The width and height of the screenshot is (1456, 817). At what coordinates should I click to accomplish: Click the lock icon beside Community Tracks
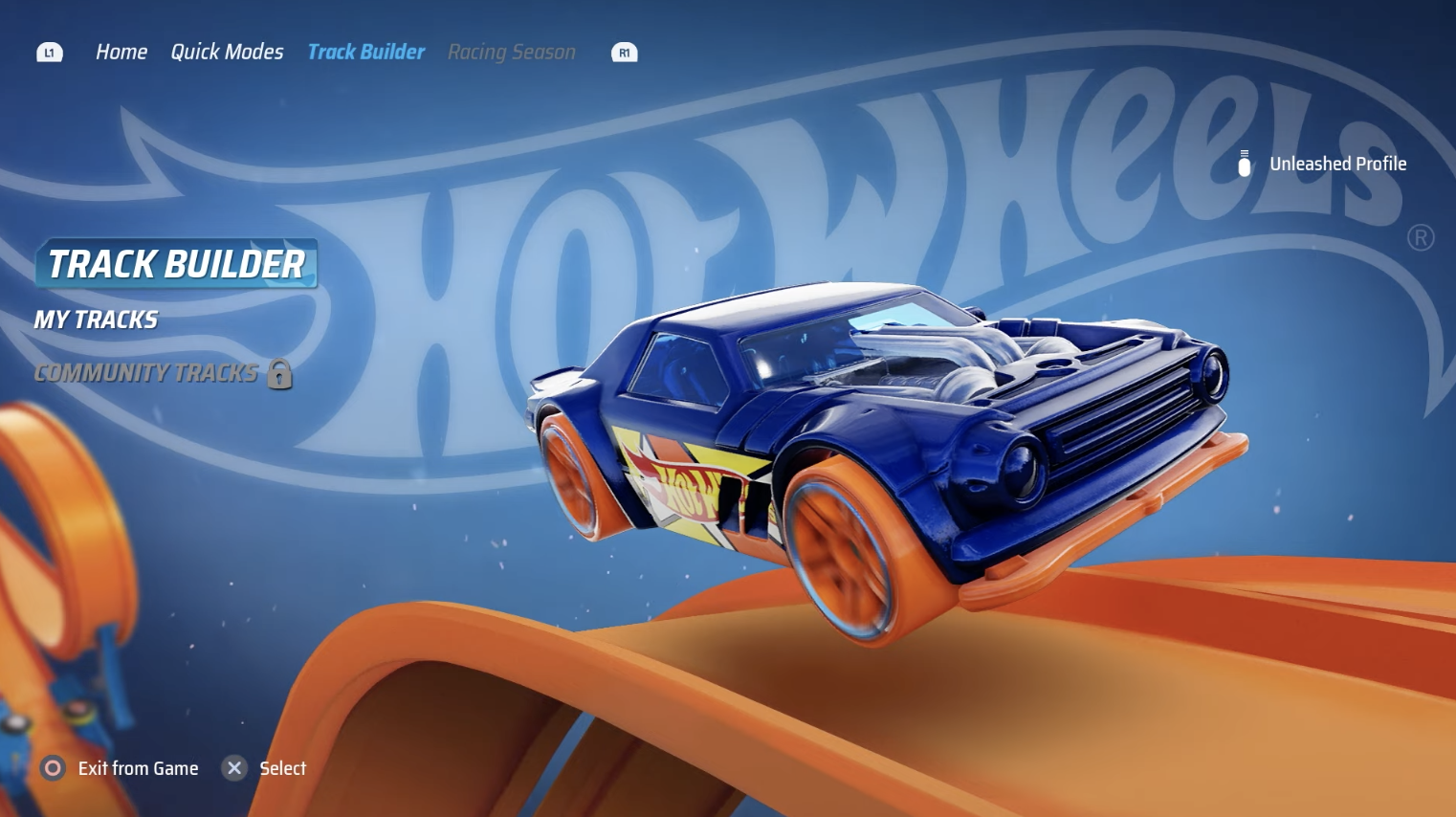[278, 374]
